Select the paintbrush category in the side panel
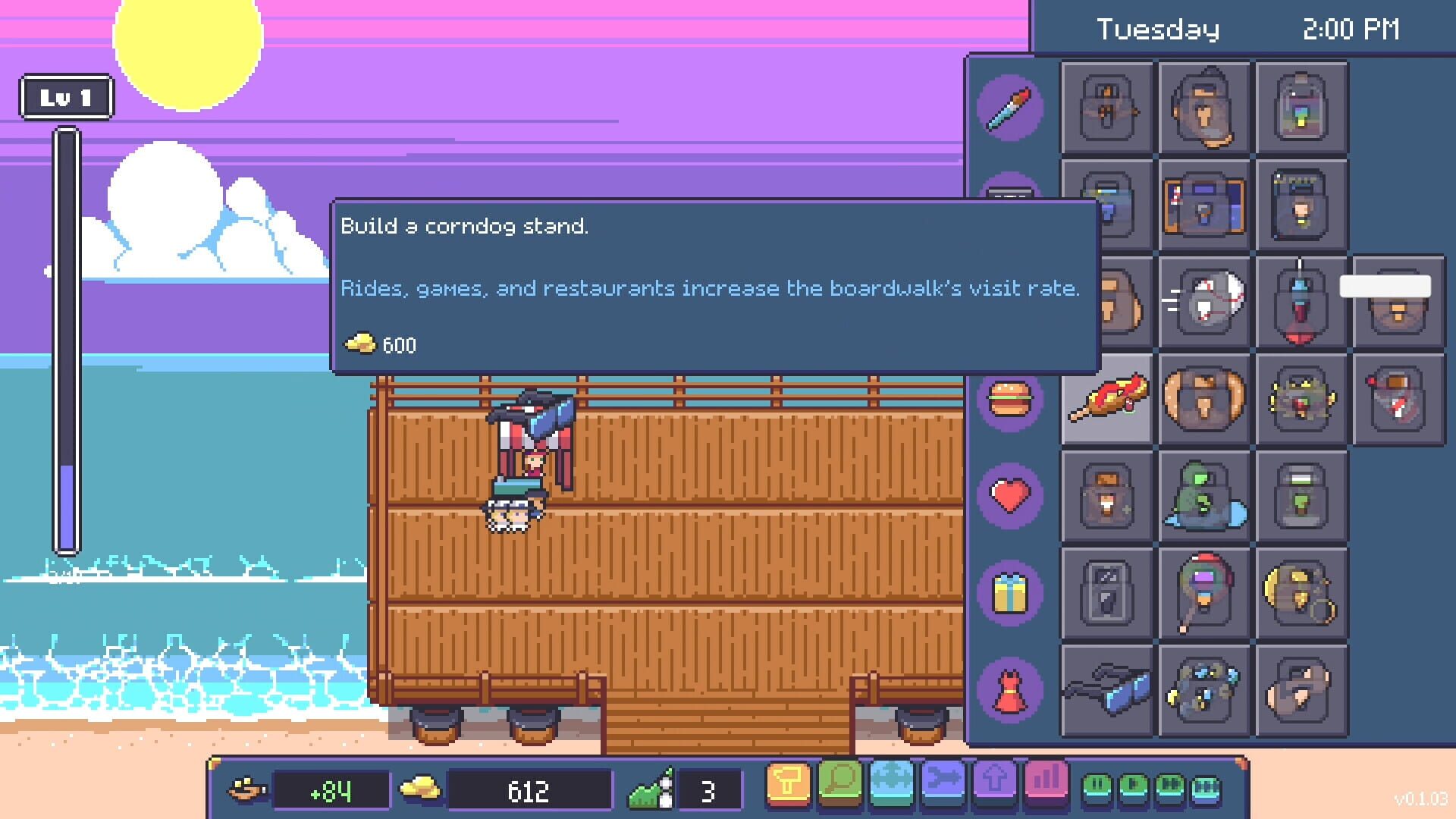Image resolution: width=1456 pixels, height=819 pixels. 1009,108
